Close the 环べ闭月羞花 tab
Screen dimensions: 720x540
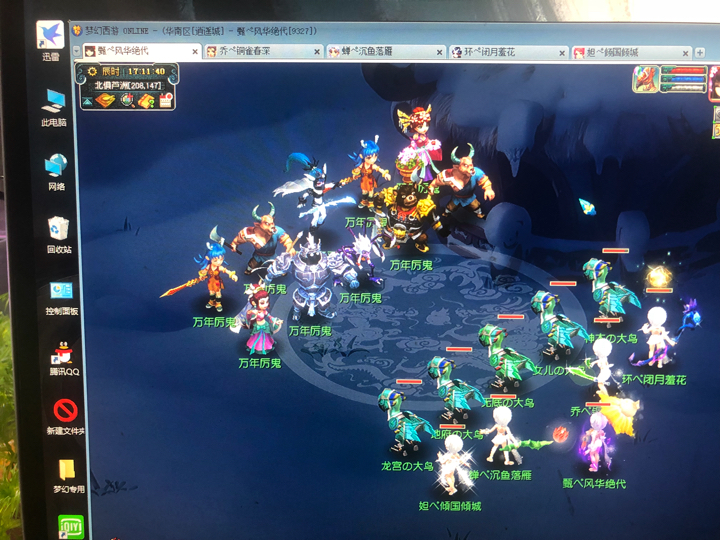(564, 53)
